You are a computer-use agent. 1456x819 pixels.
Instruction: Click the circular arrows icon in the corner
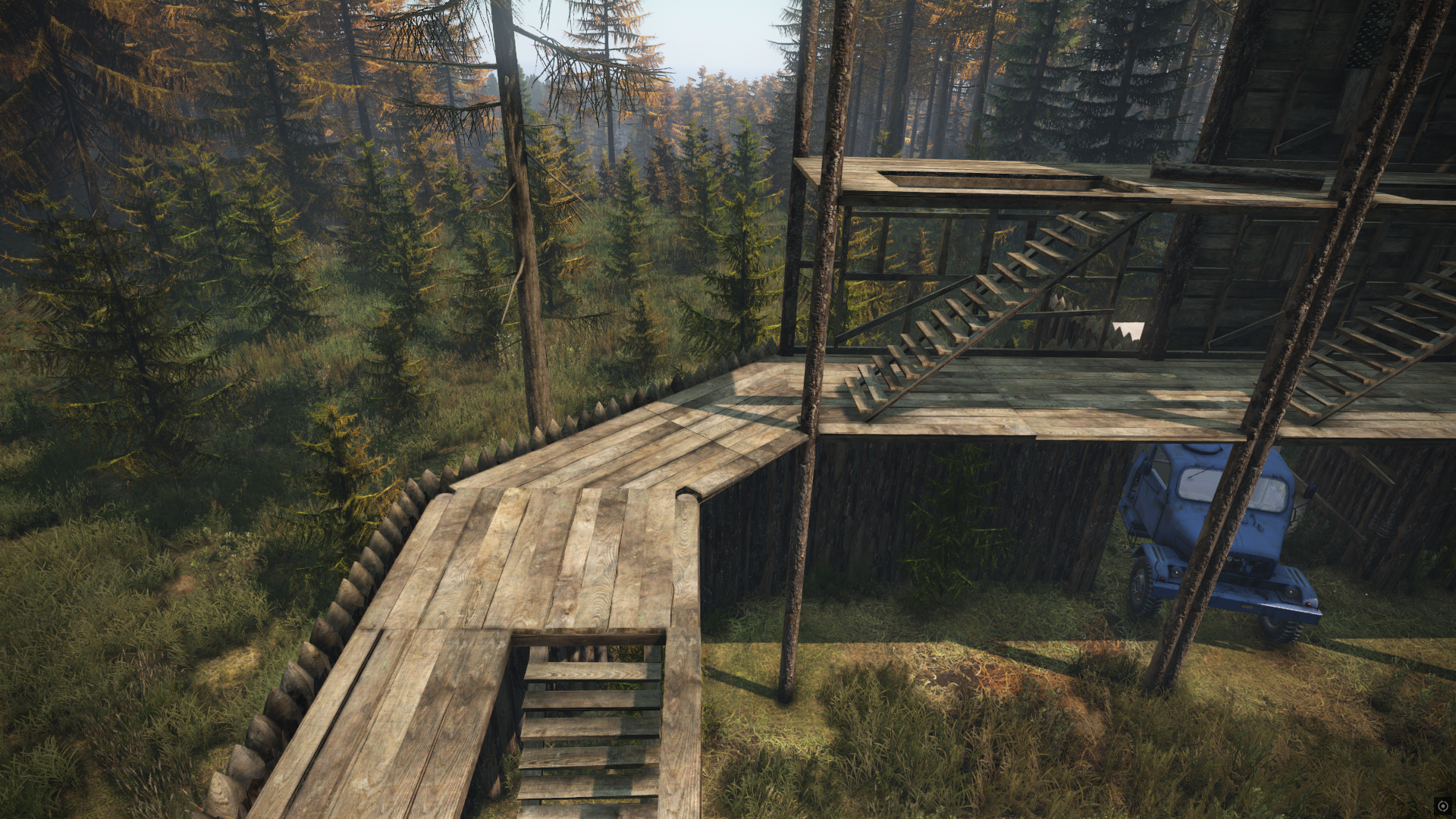1443,806
